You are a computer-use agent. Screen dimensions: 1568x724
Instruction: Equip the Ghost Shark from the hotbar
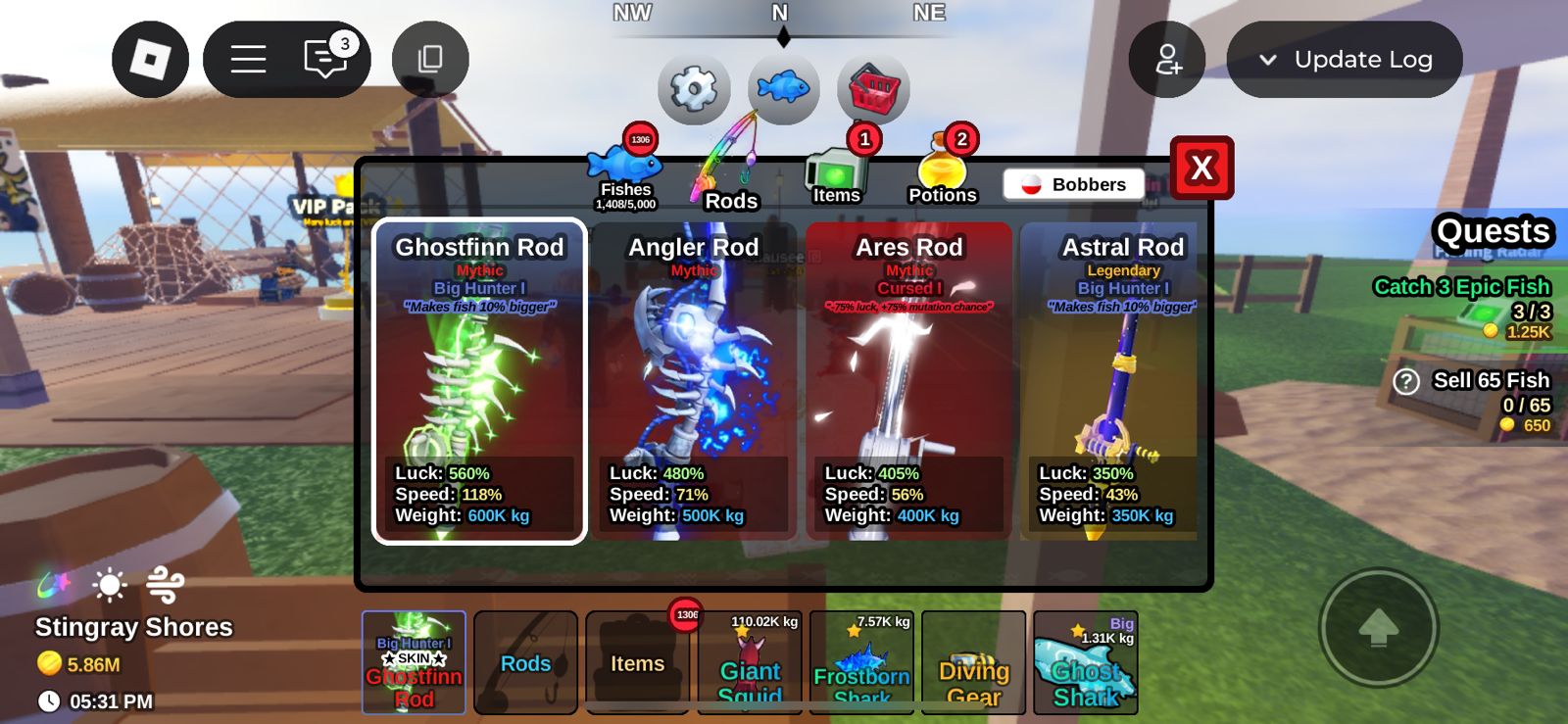click(x=1085, y=663)
